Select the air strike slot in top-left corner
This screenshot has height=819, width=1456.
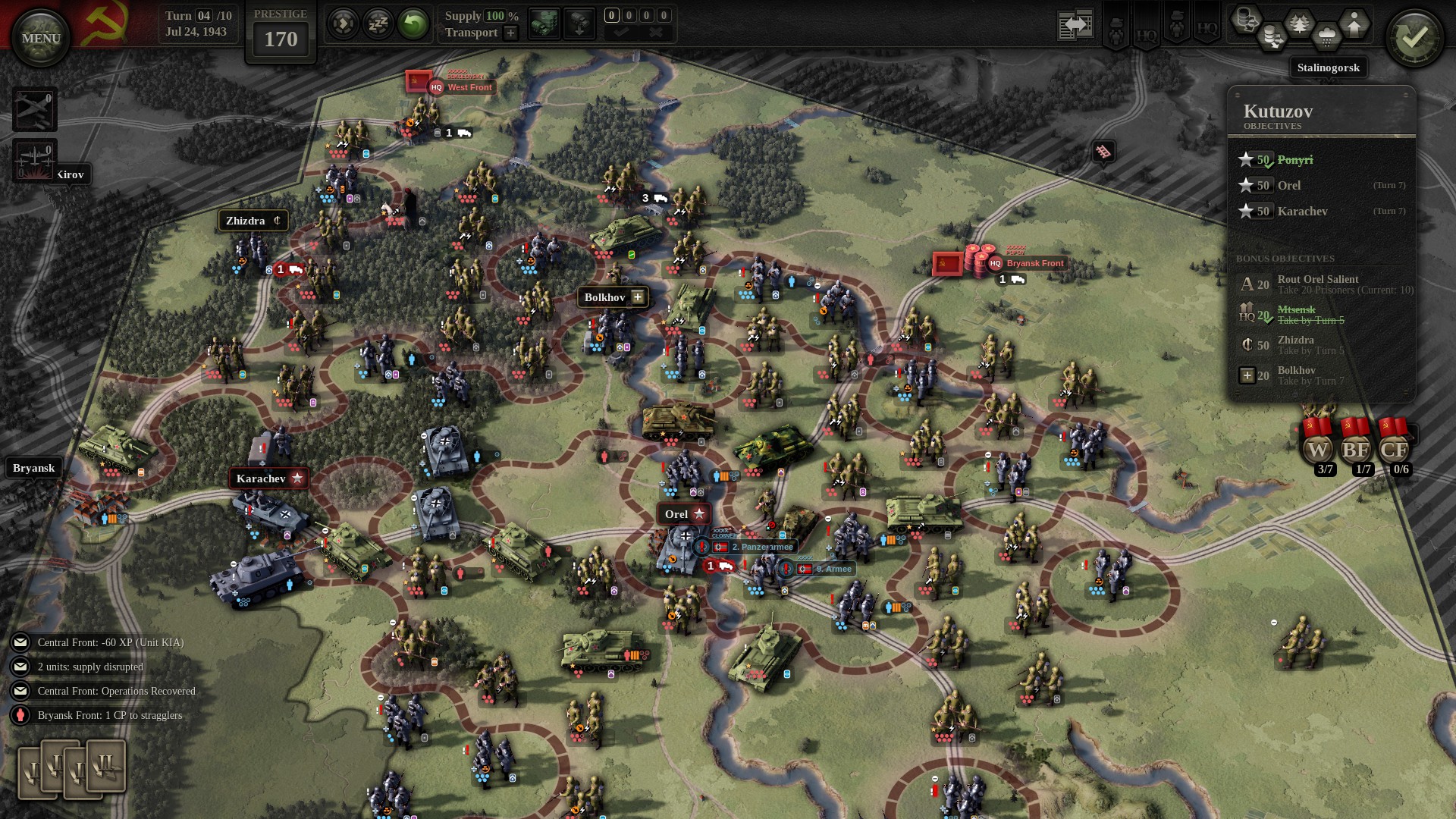(x=35, y=110)
